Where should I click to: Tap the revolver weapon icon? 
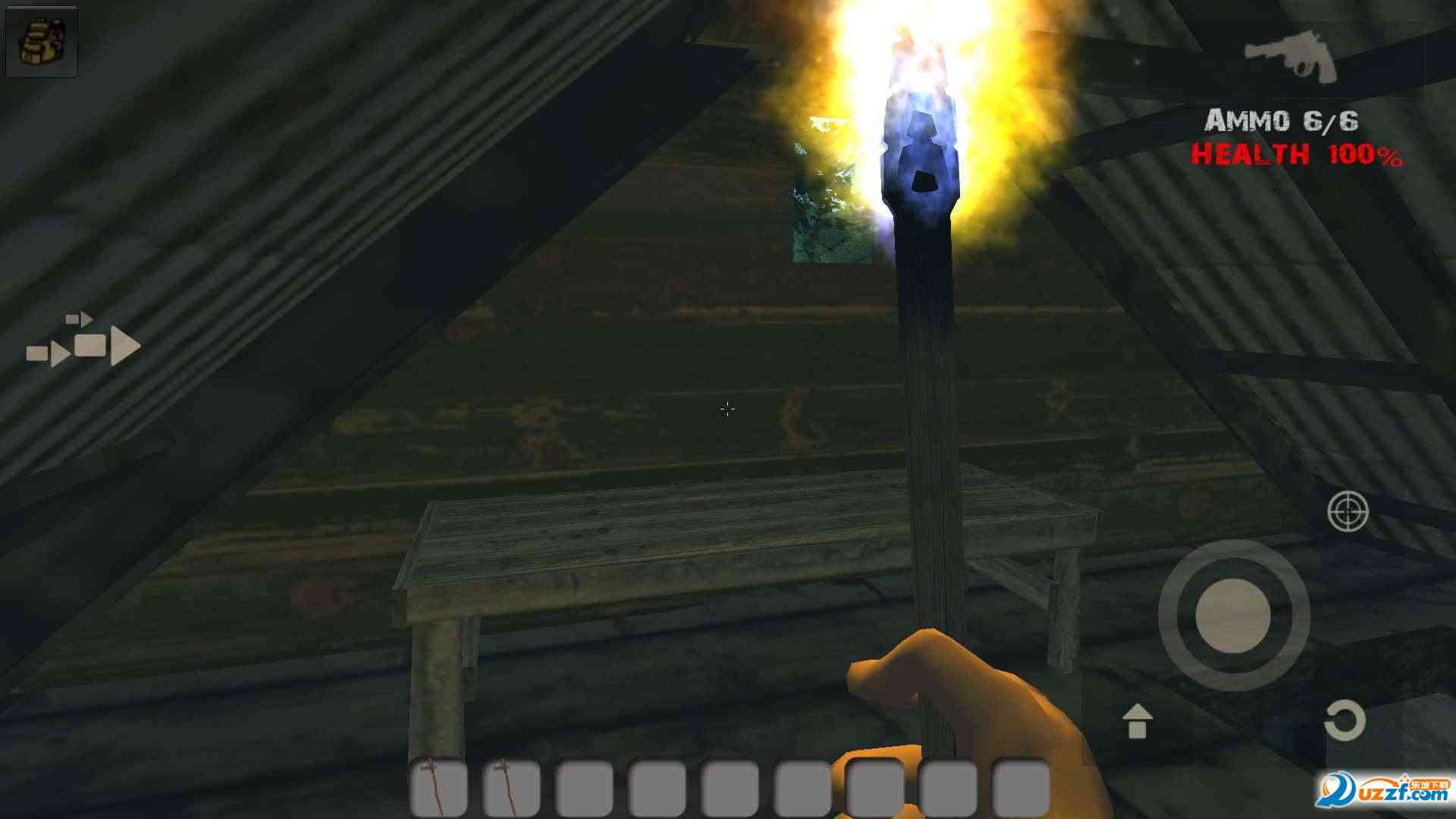pyautogui.click(x=1291, y=55)
